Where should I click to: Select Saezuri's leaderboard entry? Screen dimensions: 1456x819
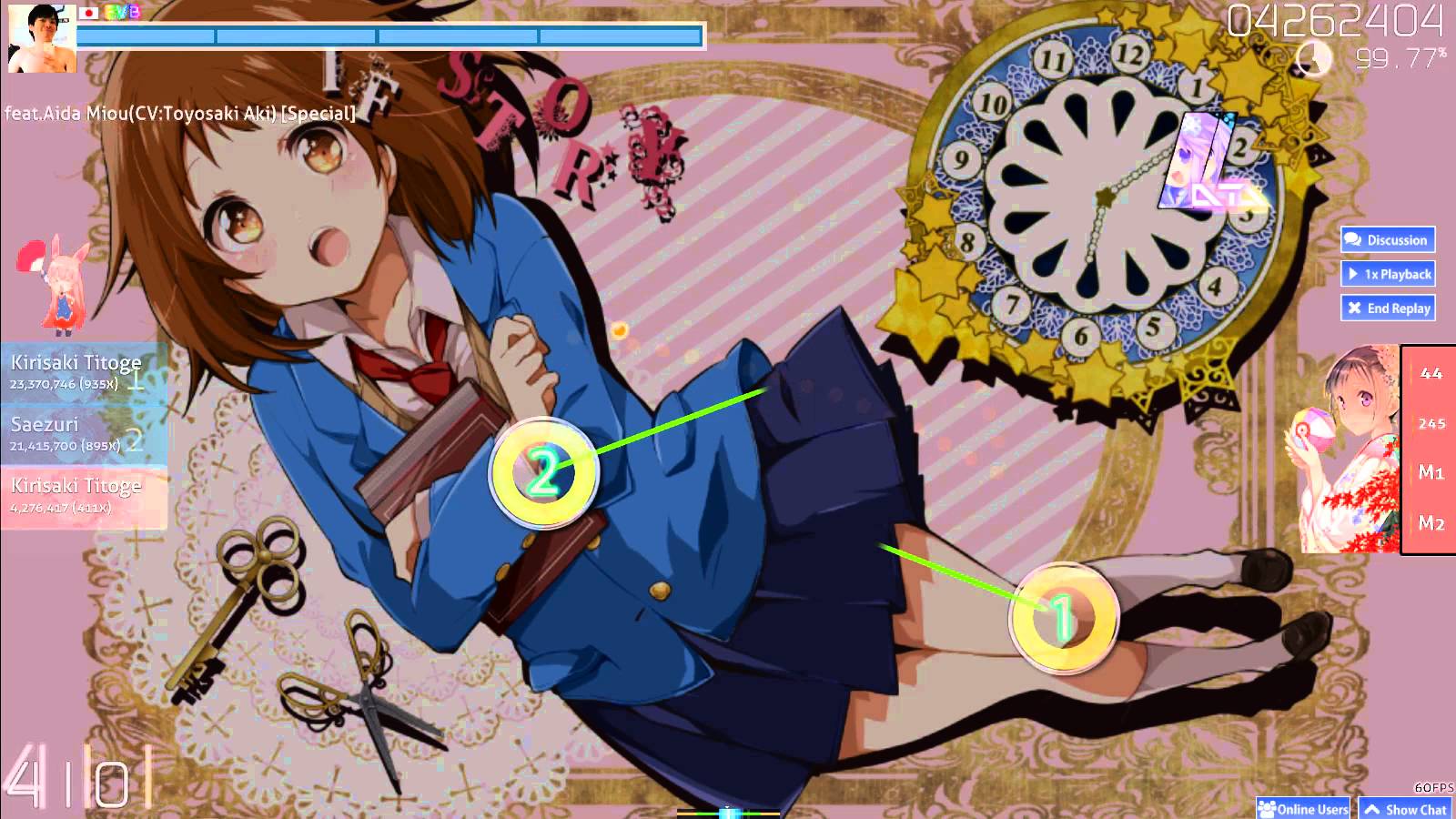(x=82, y=434)
